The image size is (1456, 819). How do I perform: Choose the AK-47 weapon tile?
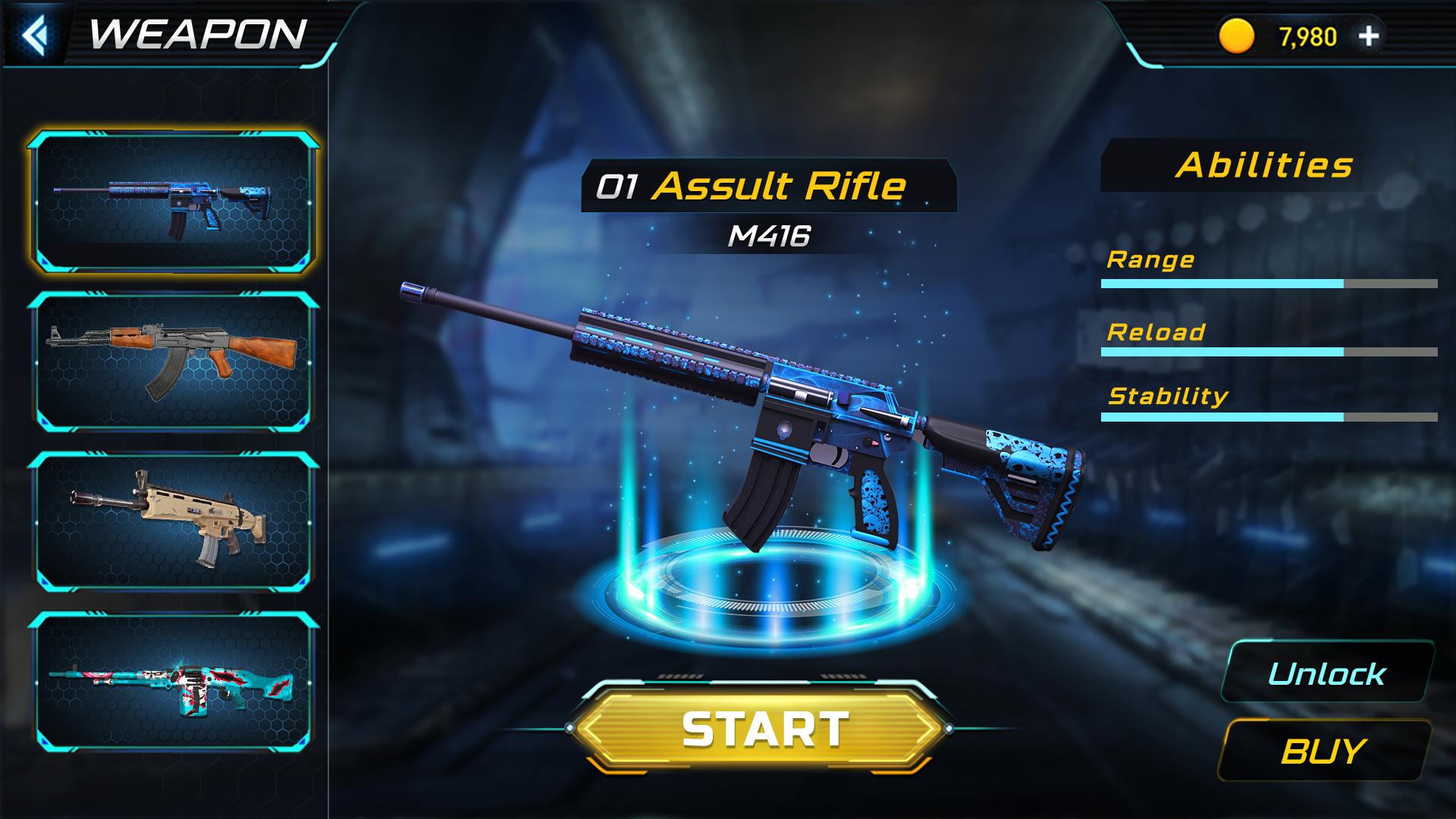coord(174,362)
